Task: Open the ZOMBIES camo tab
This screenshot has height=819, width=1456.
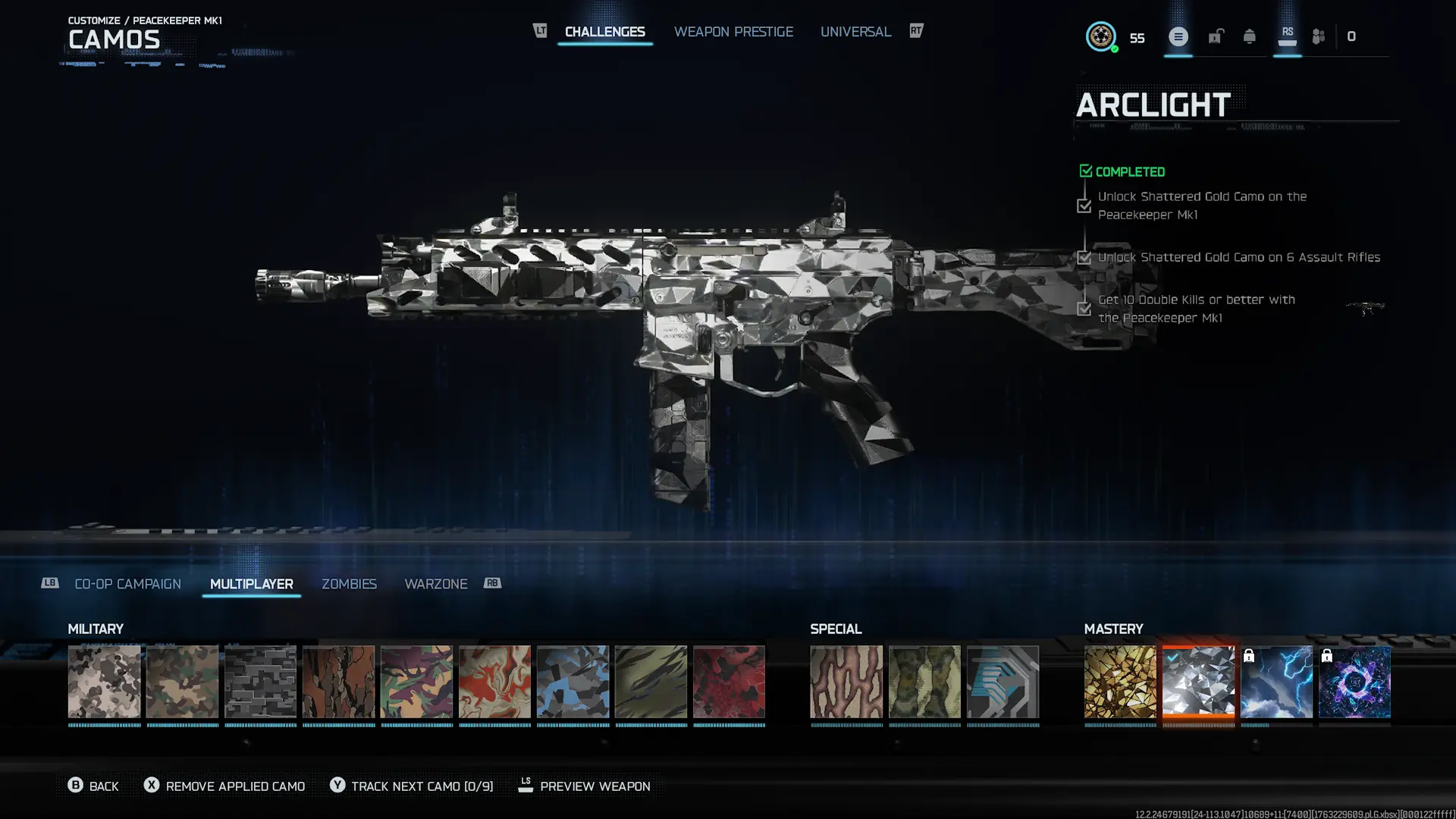Action: [350, 584]
